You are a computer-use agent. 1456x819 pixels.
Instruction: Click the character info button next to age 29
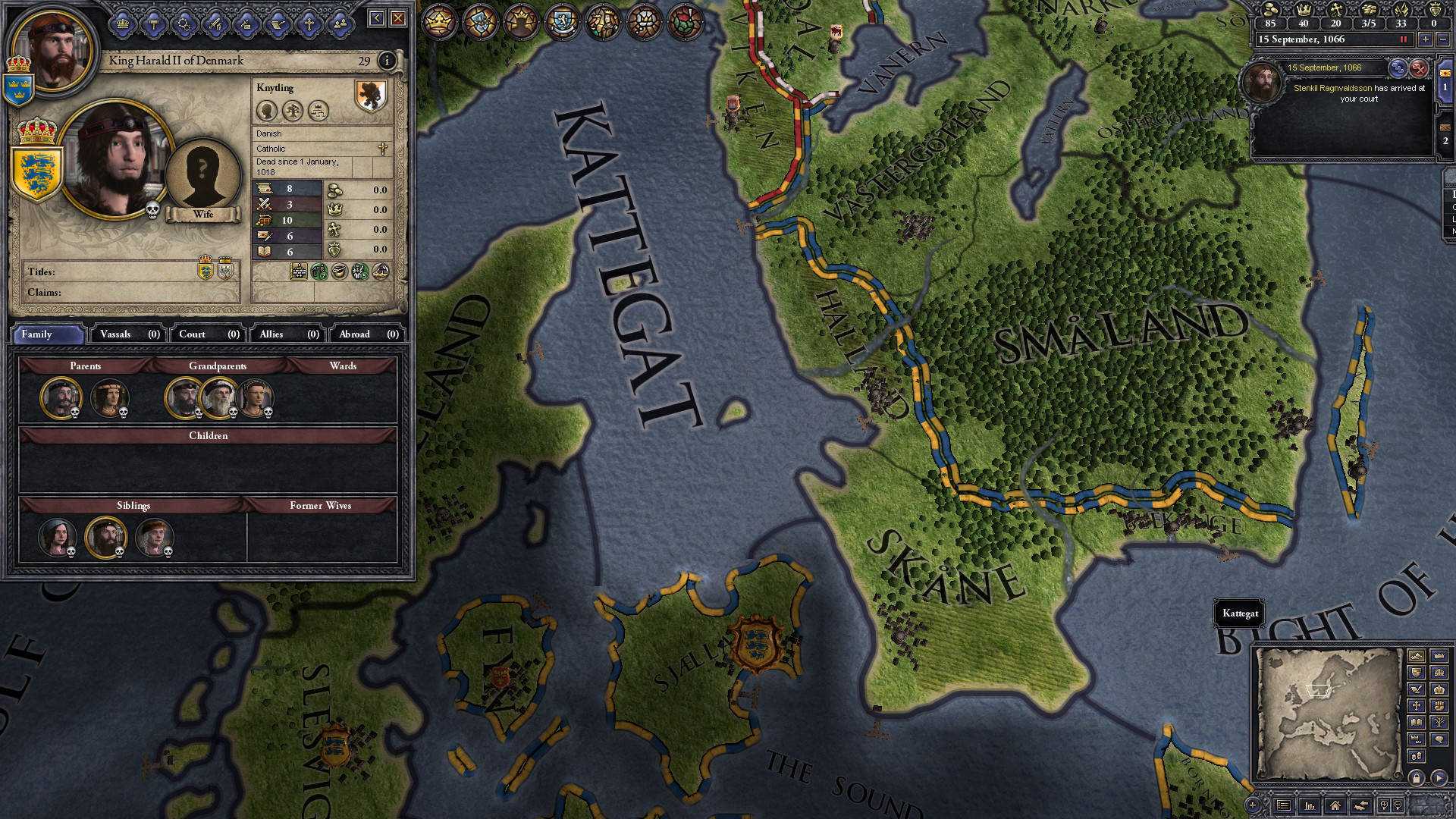tap(388, 60)
